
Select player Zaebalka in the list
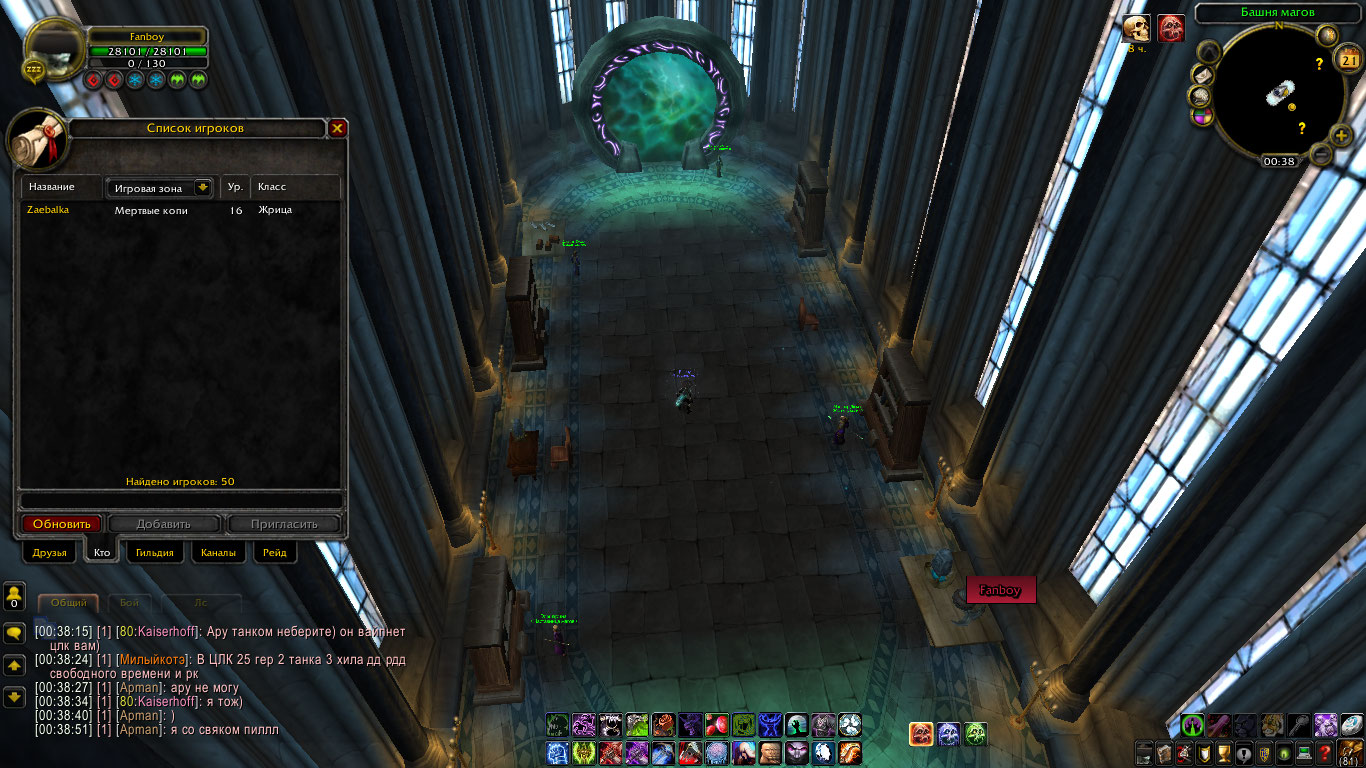click(48, 210)
